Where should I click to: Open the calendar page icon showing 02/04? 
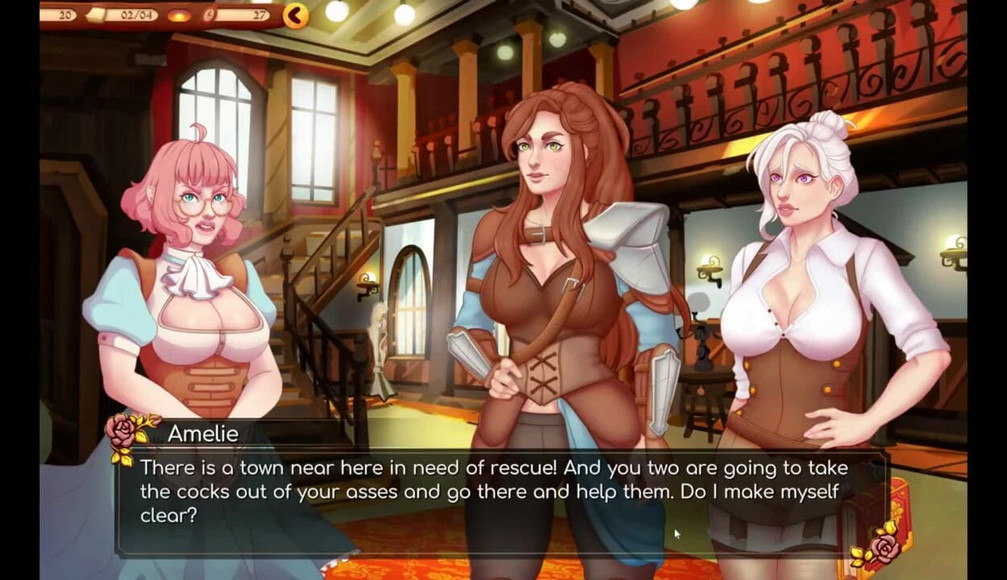click(96, 15)
